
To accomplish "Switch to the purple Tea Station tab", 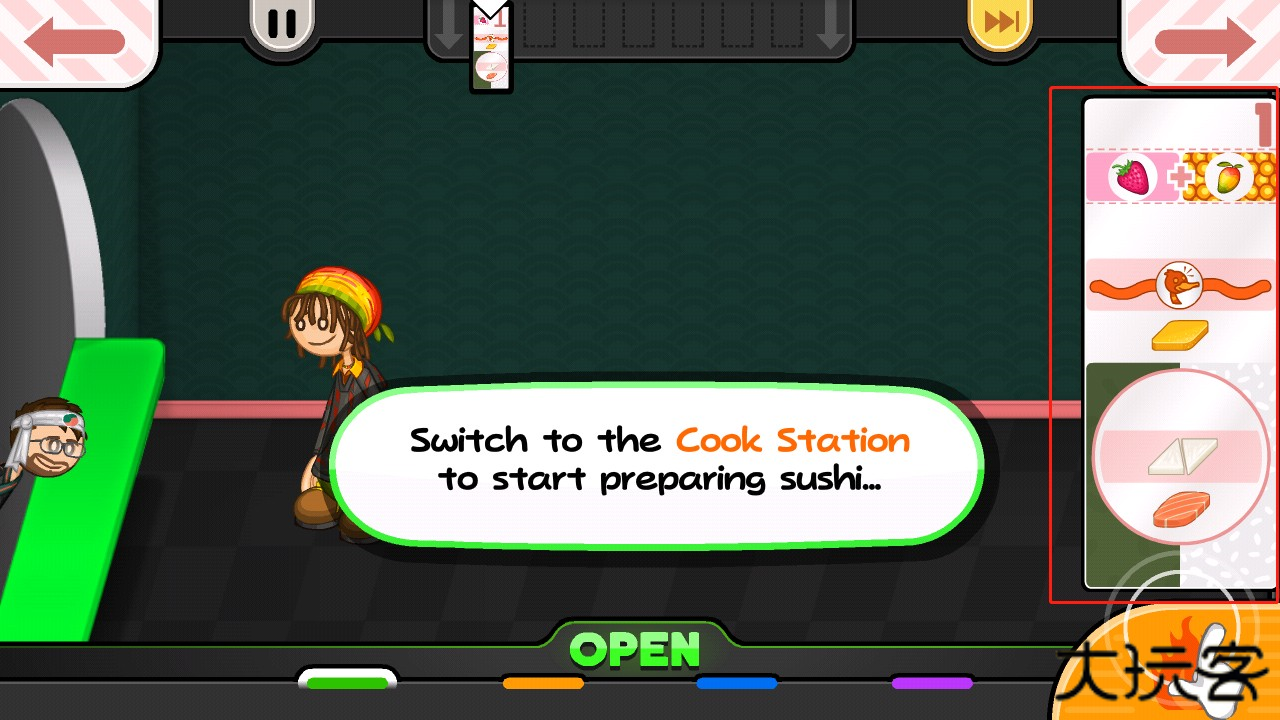I will click(x=932, y=683).
